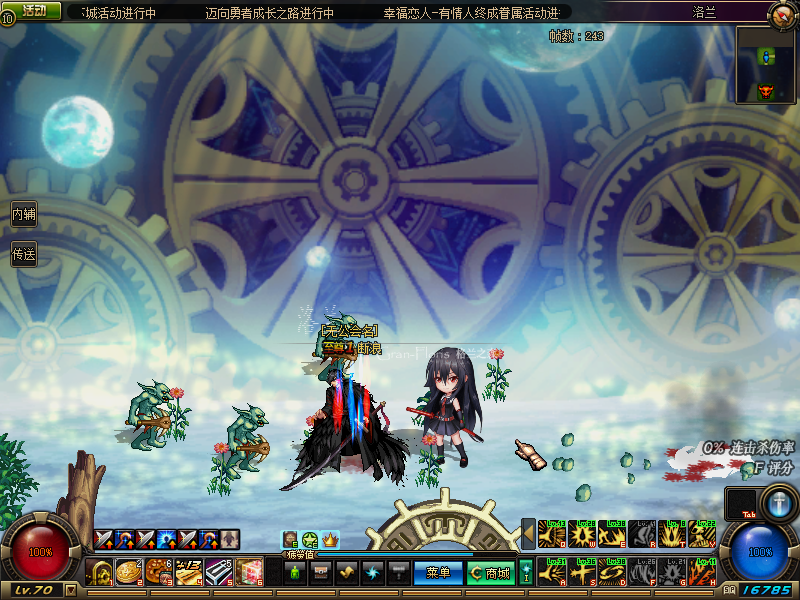Activate the W hotkey burst skill

pos(582,535)
